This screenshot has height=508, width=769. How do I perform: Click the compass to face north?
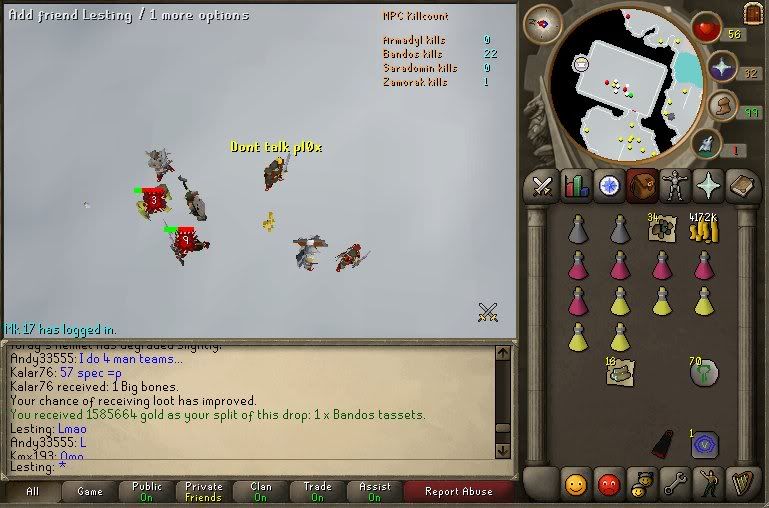tap(542, 23)
